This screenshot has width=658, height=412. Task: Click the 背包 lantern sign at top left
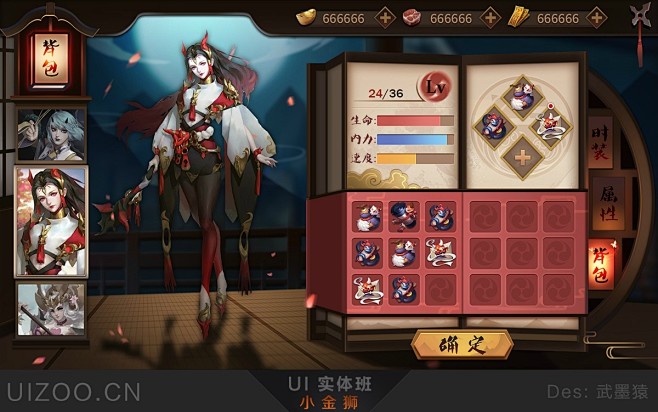coord(46,61)
